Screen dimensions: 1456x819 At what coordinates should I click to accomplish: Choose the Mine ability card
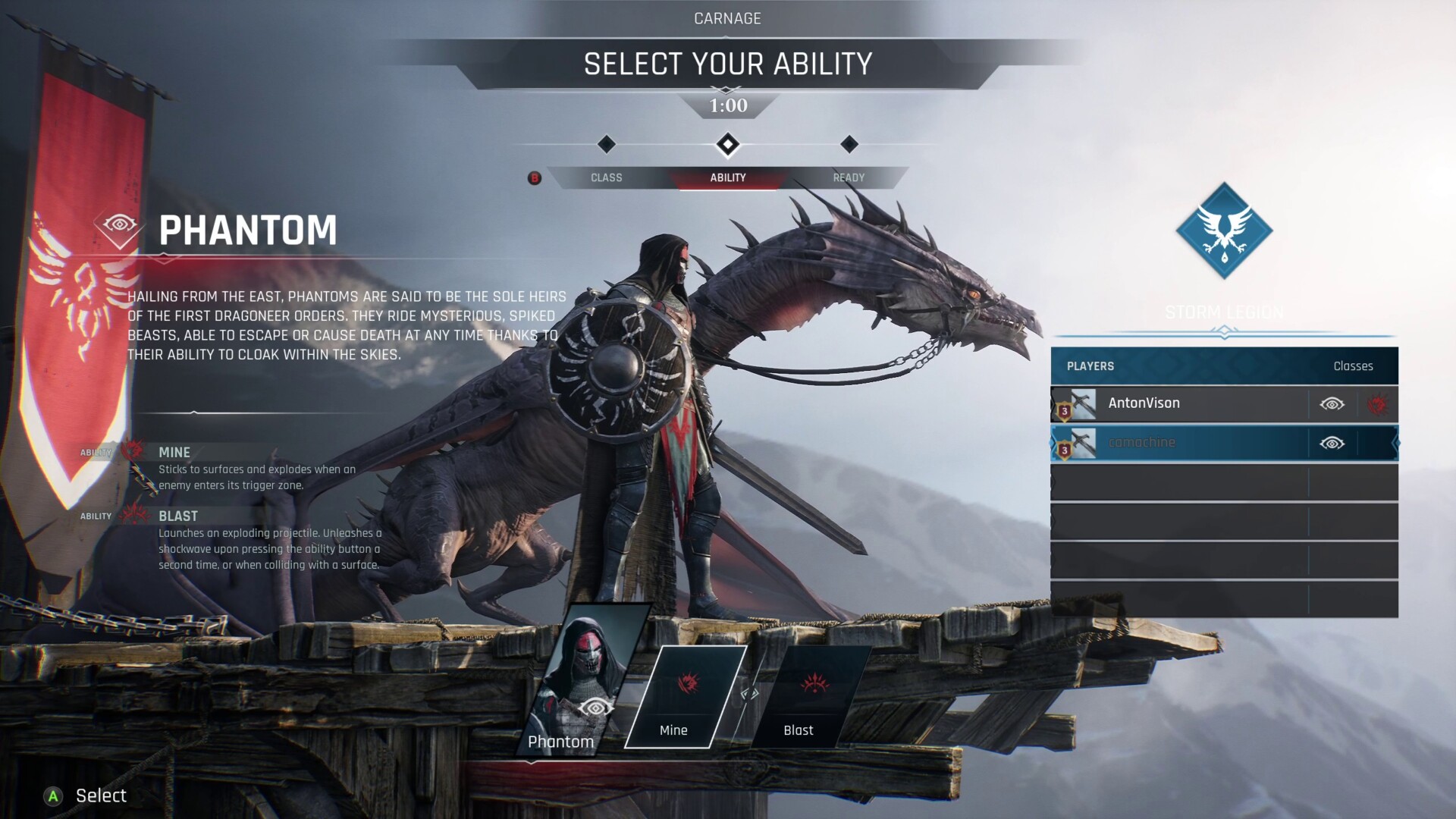tap(684, 696)
